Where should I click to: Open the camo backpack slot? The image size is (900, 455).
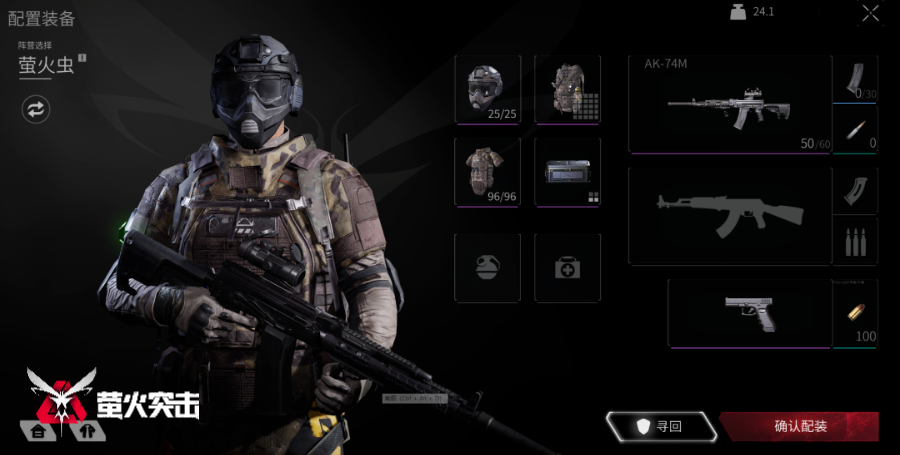(x=567, y=89)
